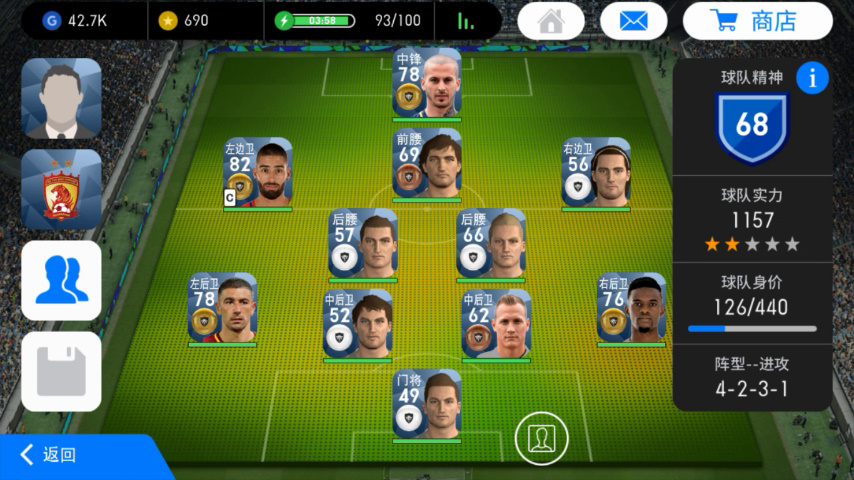Show team spirit info via the i icon
Viewport: 854px width, 480px height.
point(812,77)
